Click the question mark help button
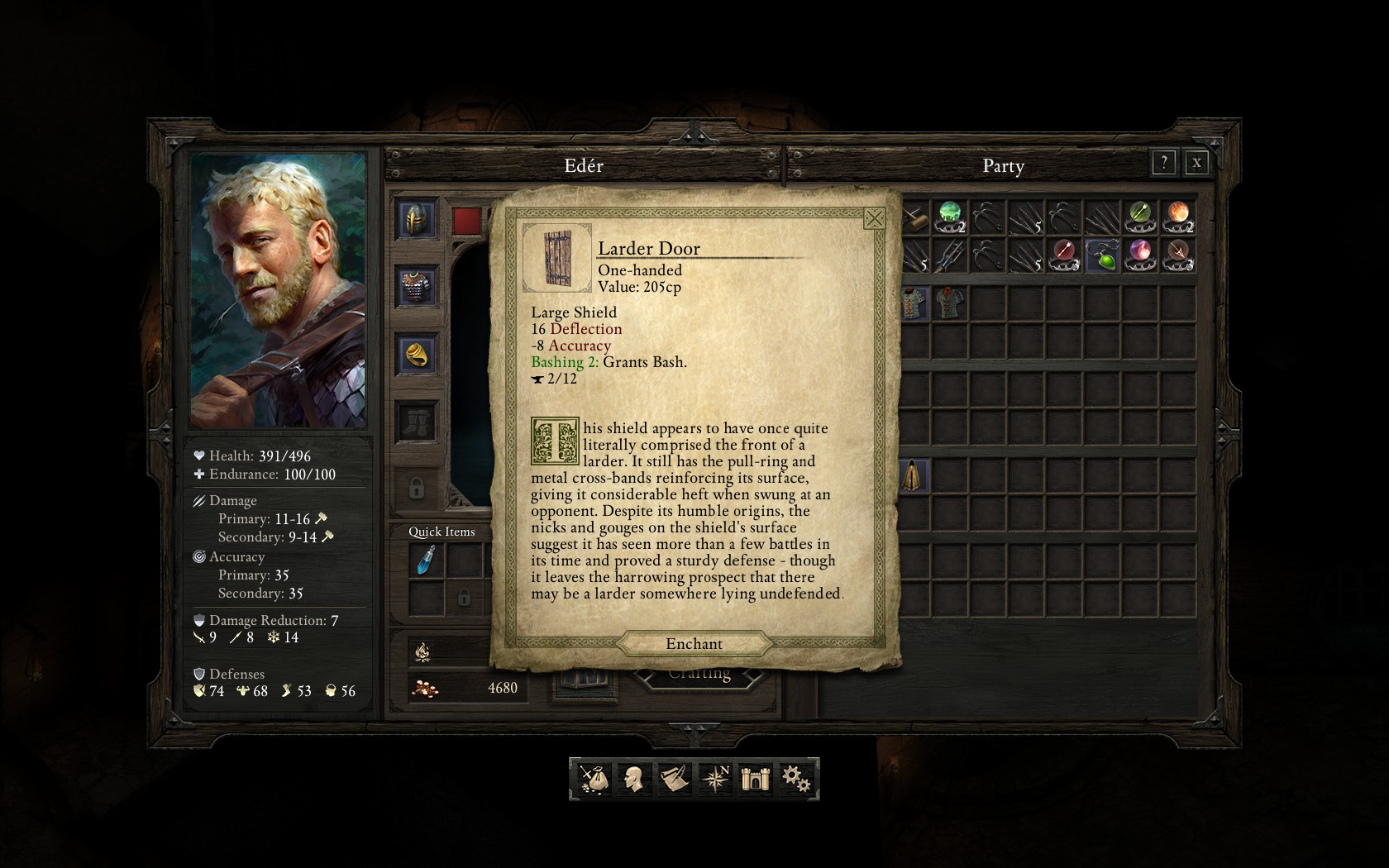The width and height of the screenshot is (1389, 868). pyautogui.click(x=1163, y=163)
